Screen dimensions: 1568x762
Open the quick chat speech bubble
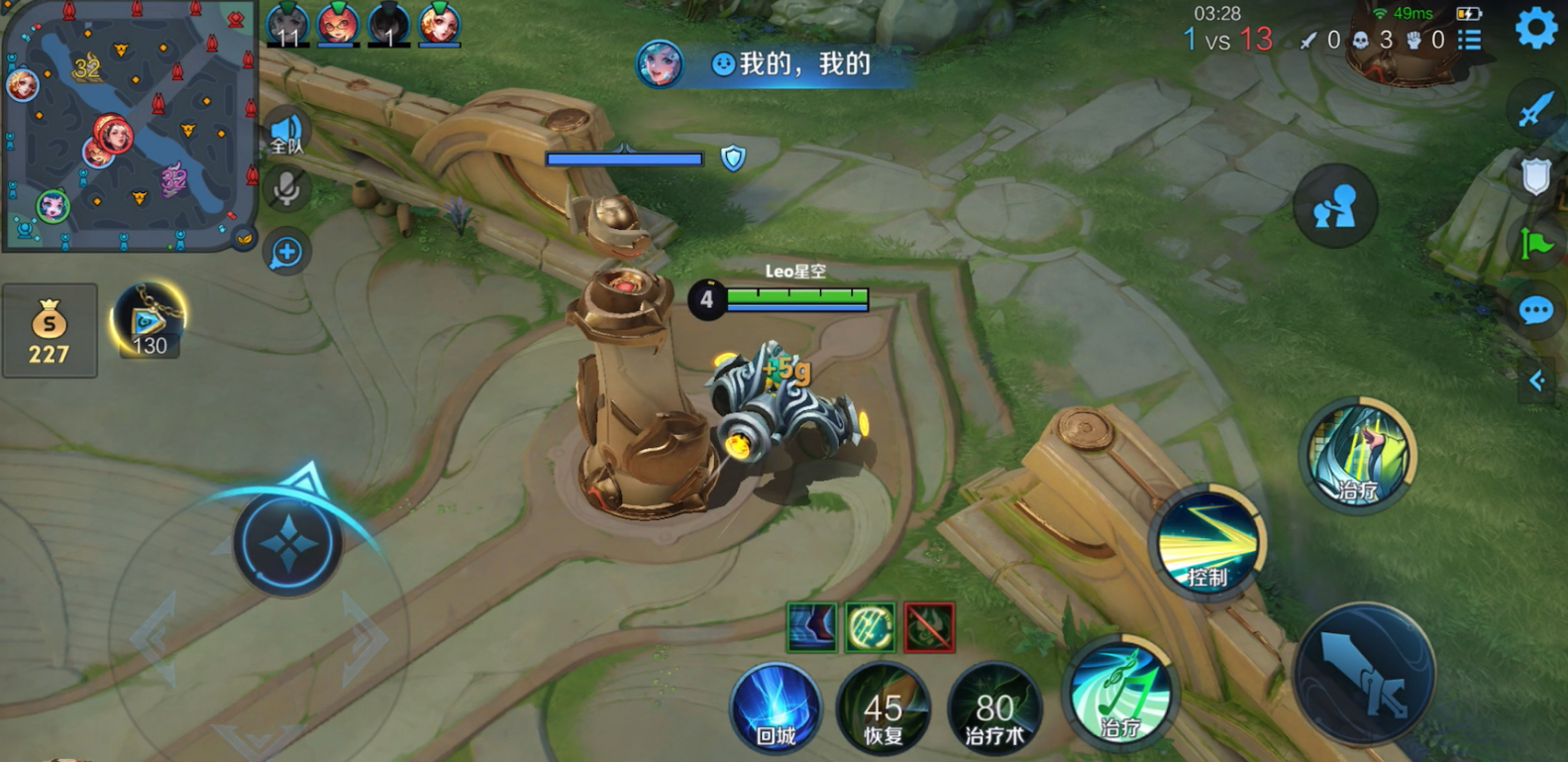click(x=1535, y=311)
